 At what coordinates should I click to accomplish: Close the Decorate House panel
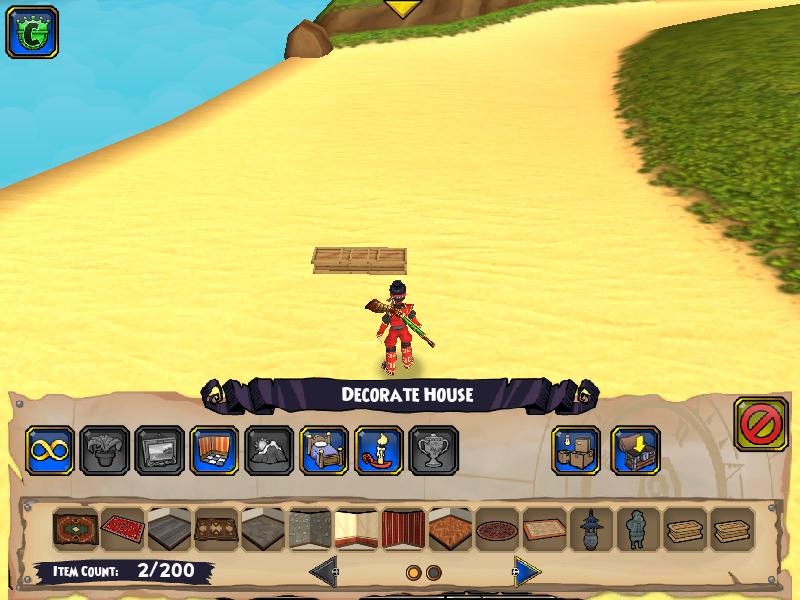[x=761, y=424]
